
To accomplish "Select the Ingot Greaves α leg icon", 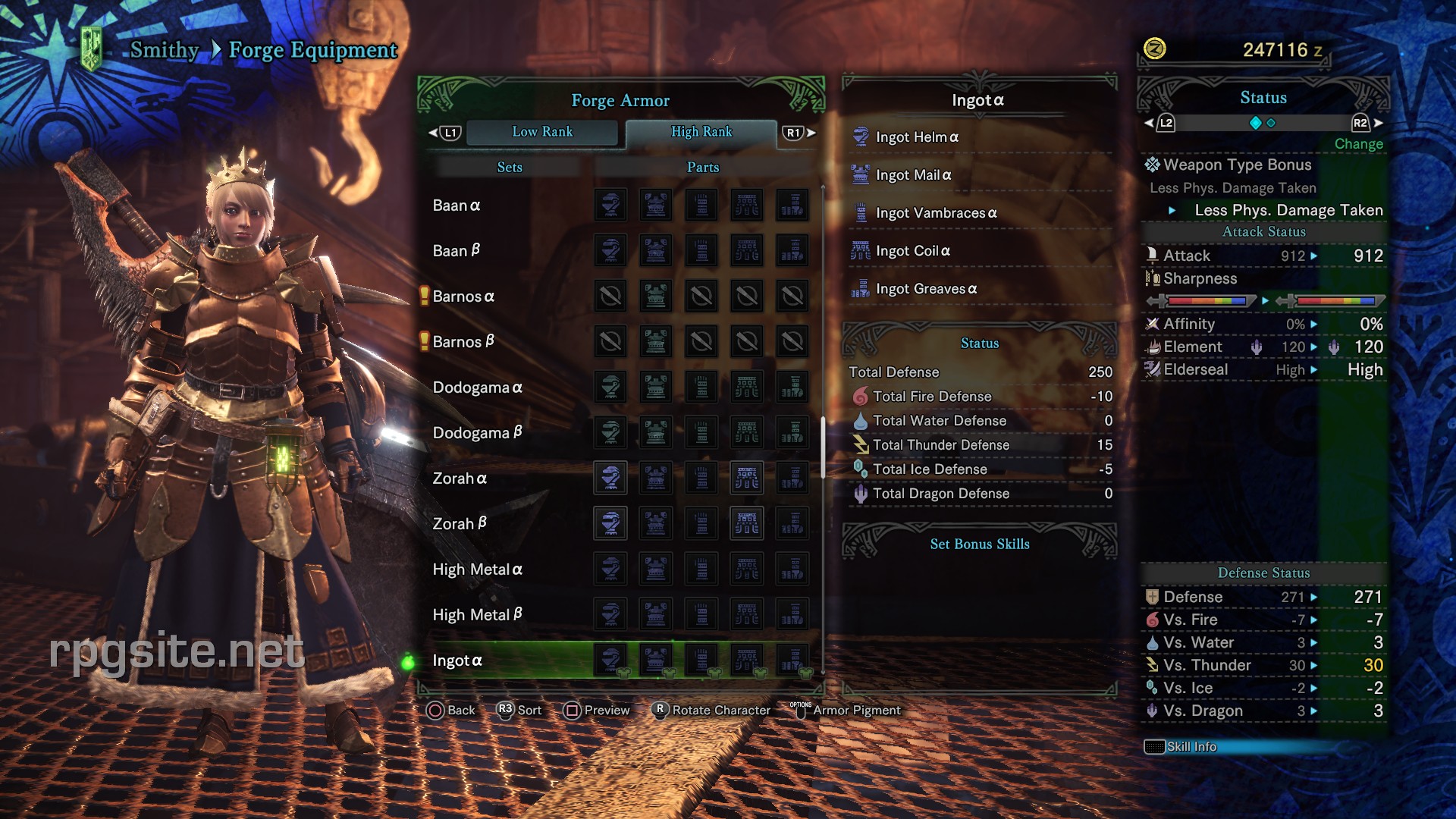I will pos(861,289).
